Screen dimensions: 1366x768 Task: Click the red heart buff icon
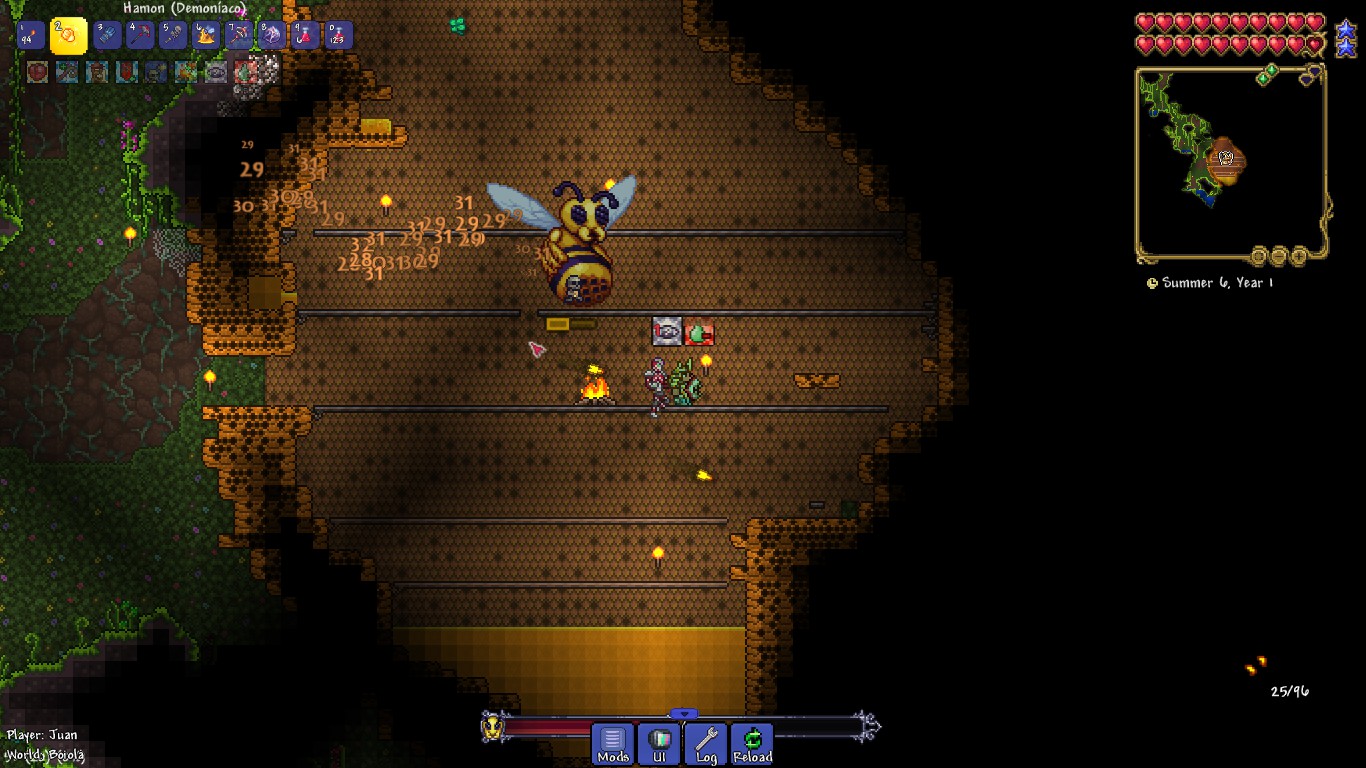pos(37,72)
